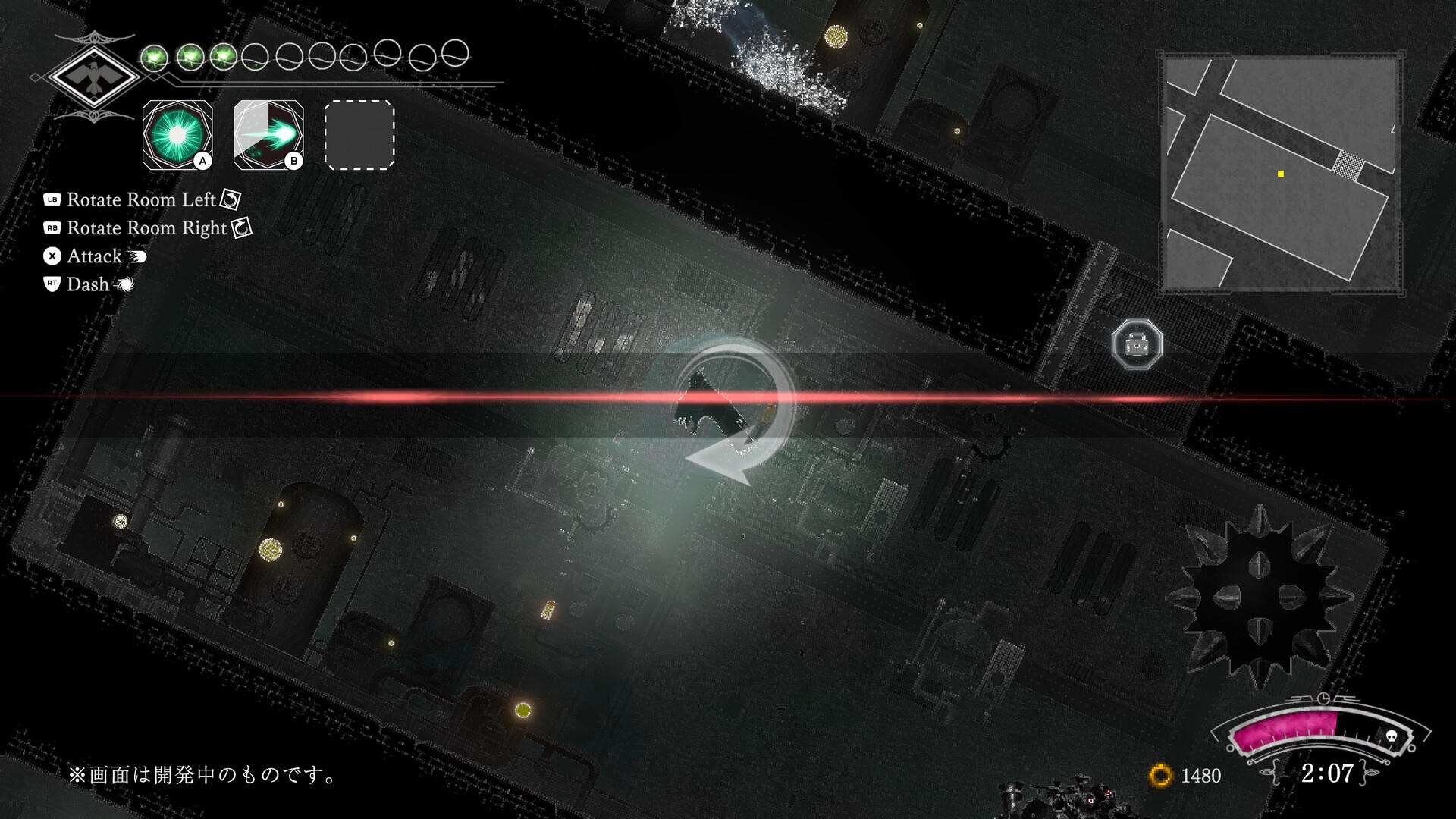
Task: Click the first filled green energy orb
Action: (155, 55)
